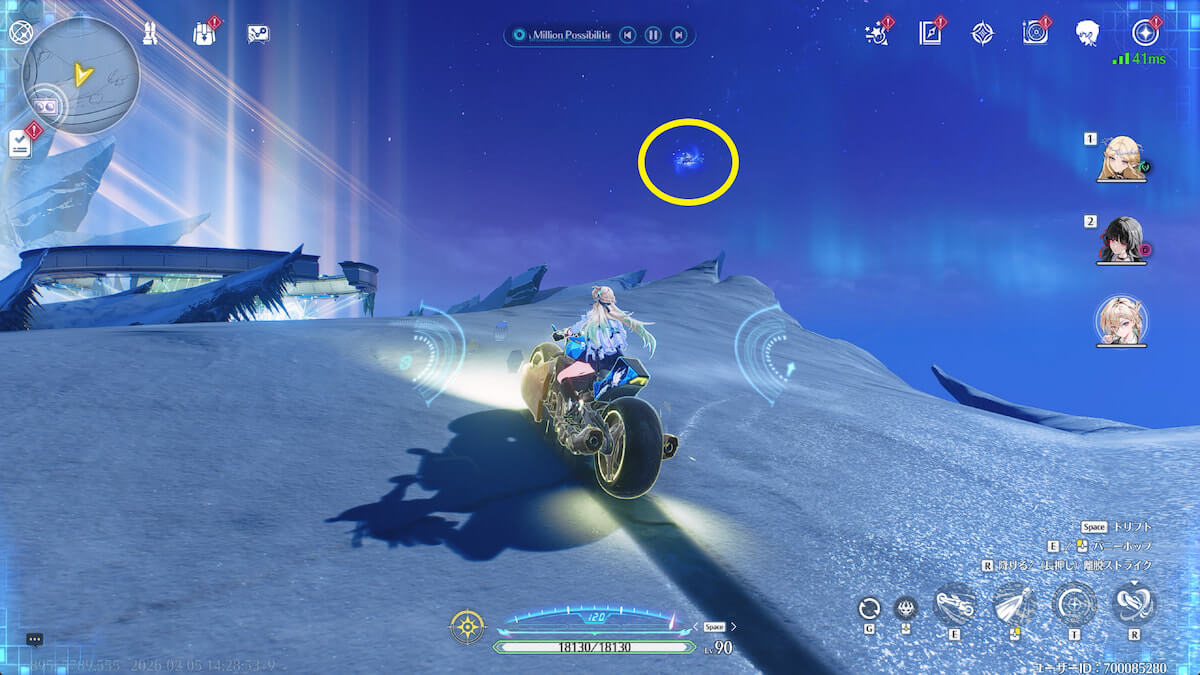1200x675 pixels.
Task: Click the twin rockets icon
Action: click(151, 33)
